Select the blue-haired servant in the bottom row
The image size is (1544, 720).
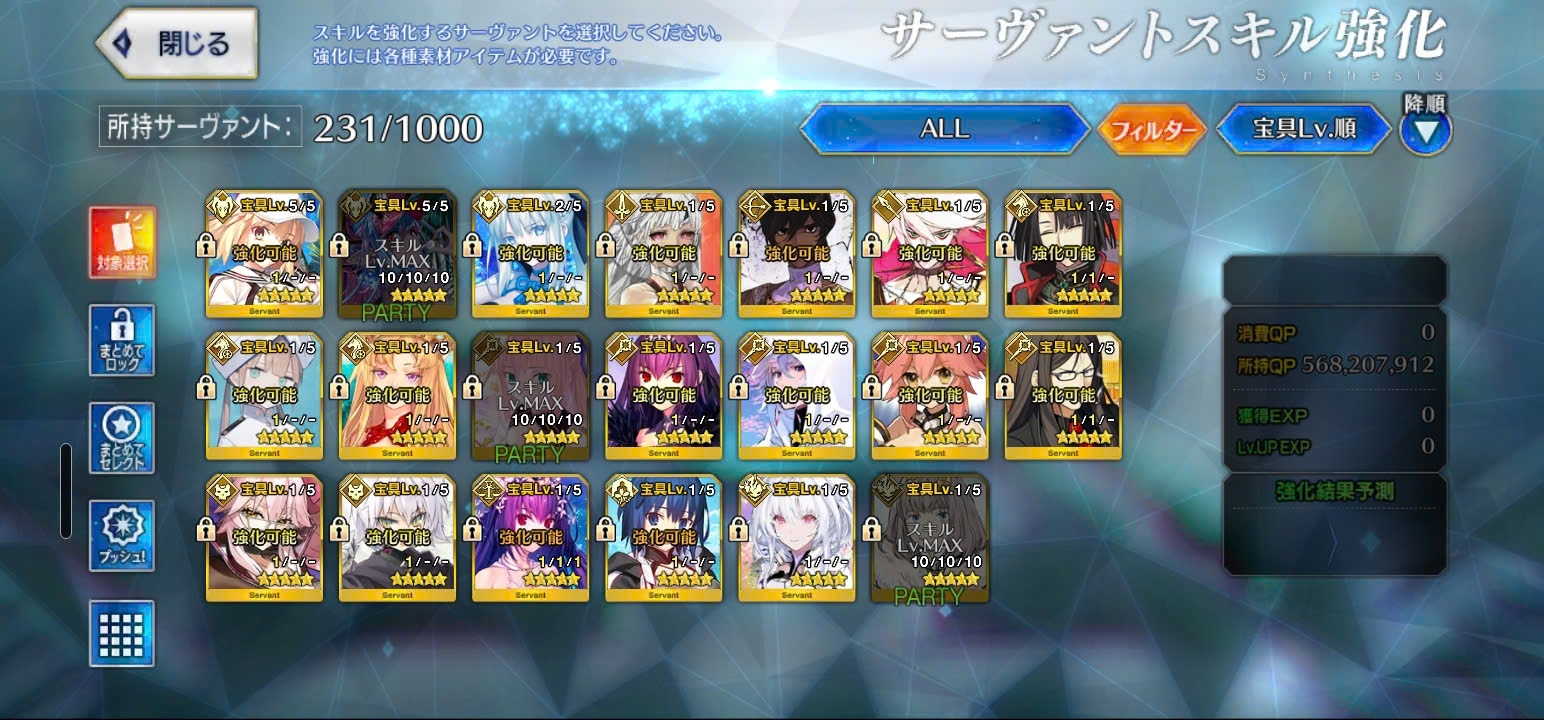[x=664, y=538]
